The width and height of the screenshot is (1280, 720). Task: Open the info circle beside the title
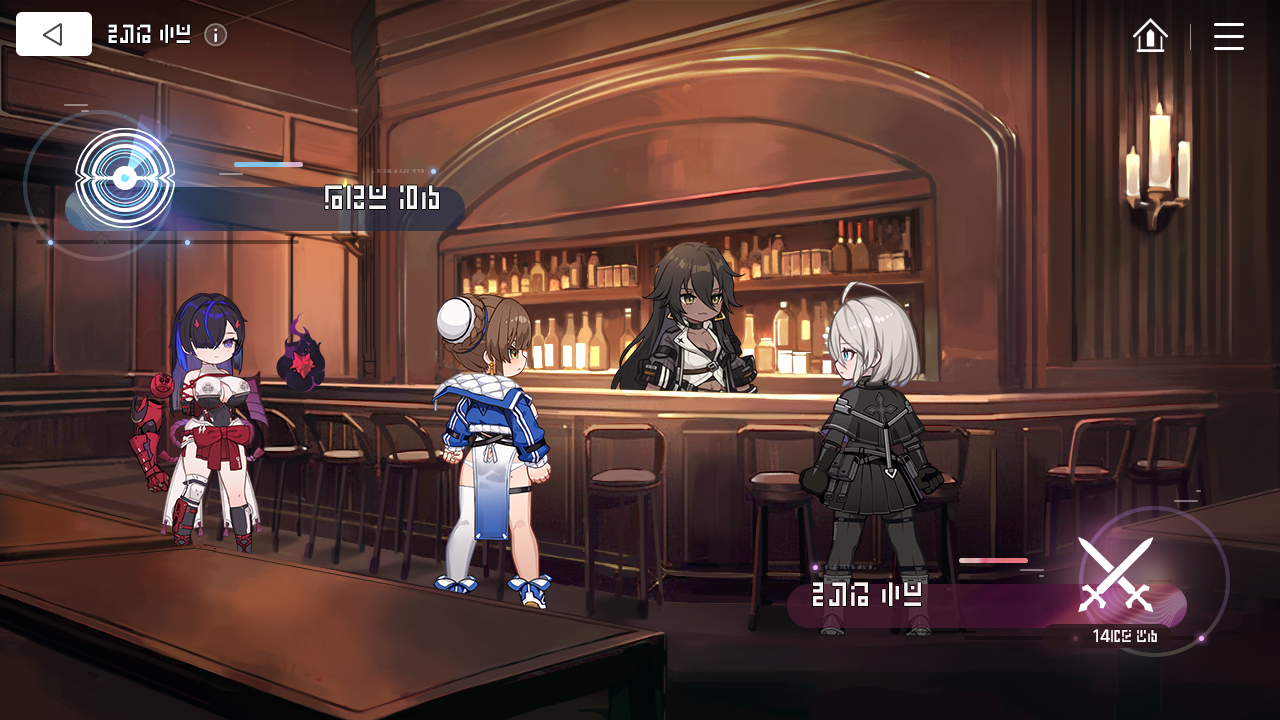pyautogui.click(x=215, y=35)
